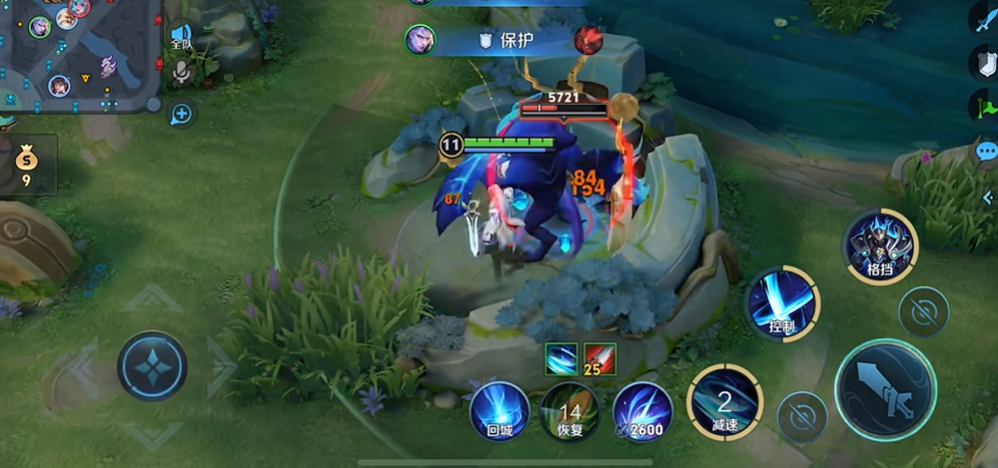The image size is (998, 468).
Task: Activate the 回城 recall spell
Action: (499, 410)
